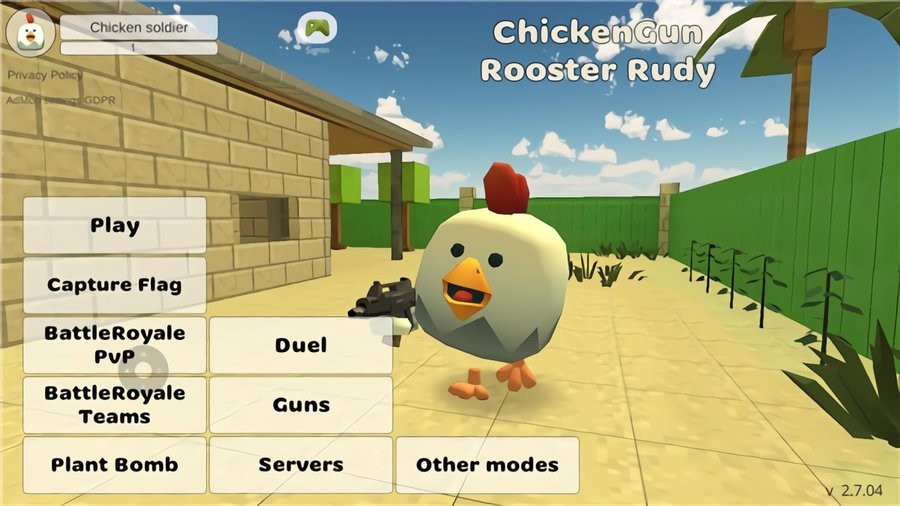
Task: Click the chicken avatar profile icon
Action: click(31, 32)
